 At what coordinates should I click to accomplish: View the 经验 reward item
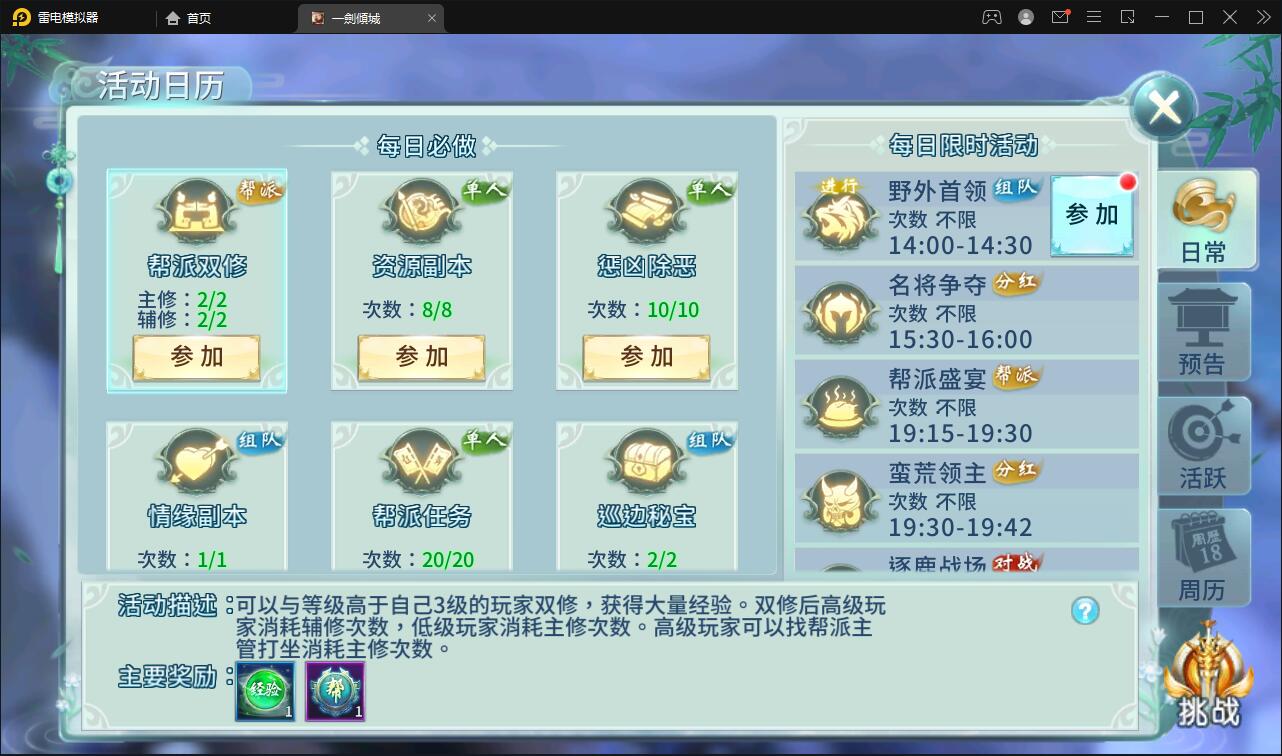(263, 691)
